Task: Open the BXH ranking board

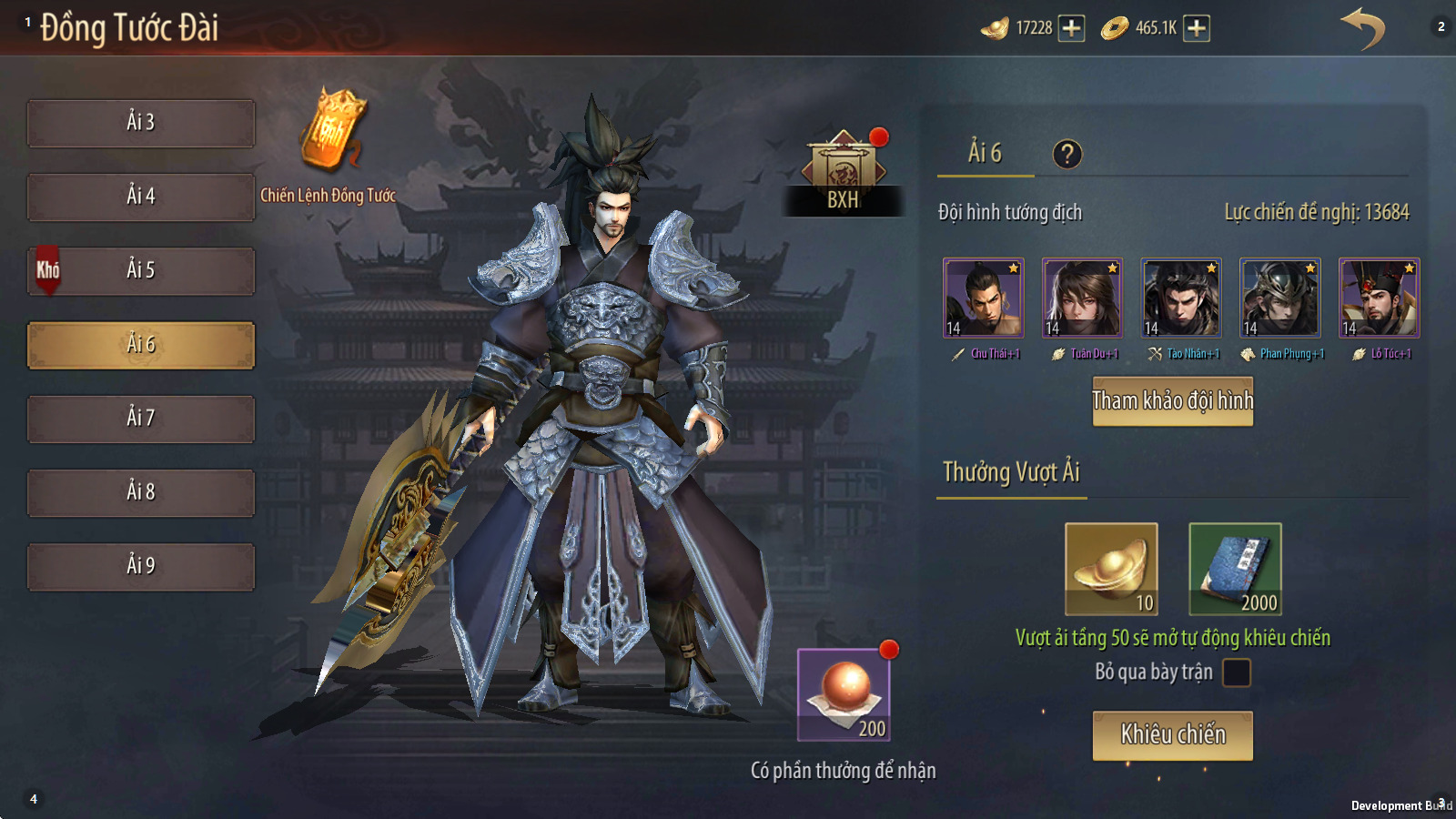Action: point(843,173)
